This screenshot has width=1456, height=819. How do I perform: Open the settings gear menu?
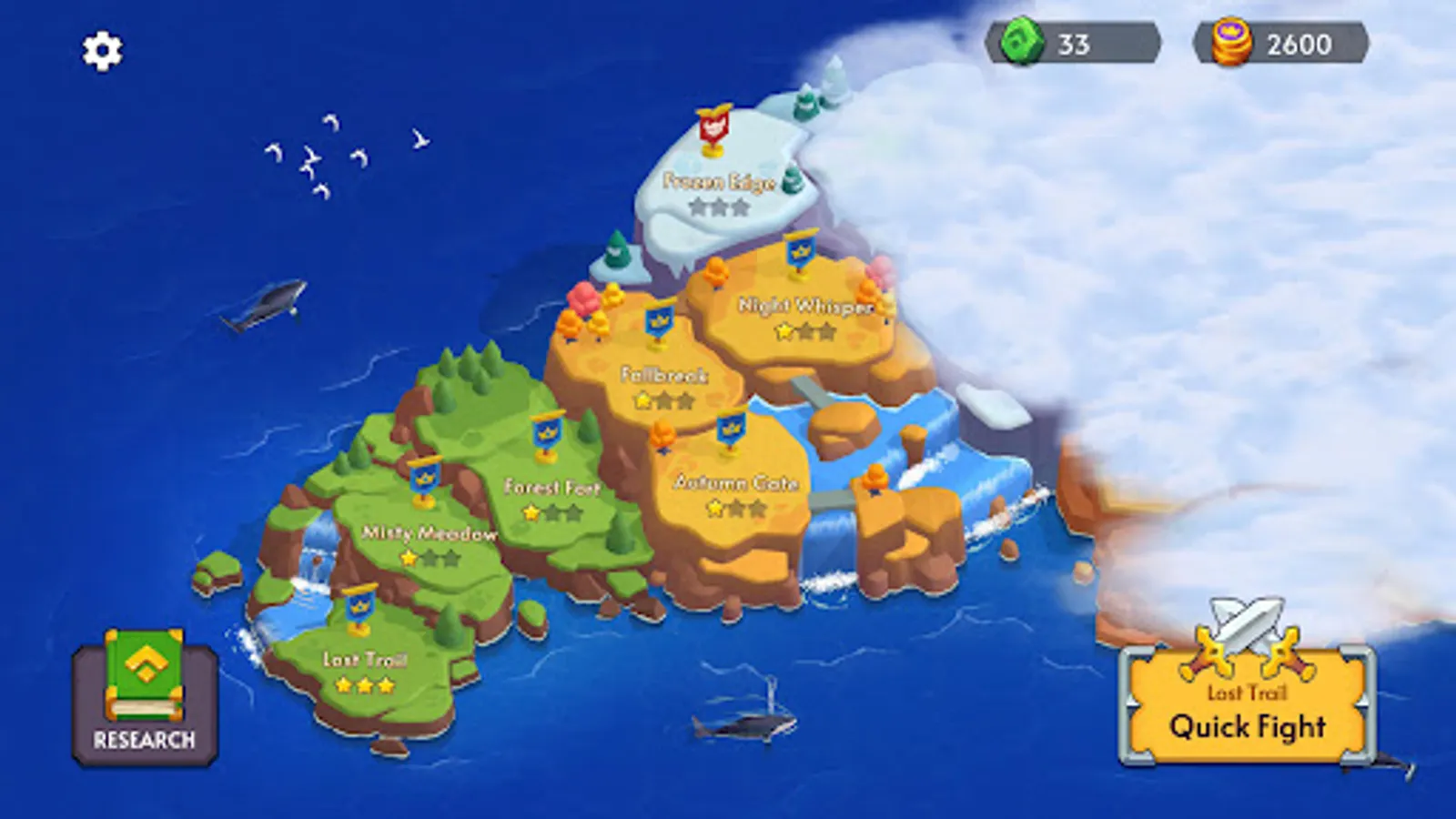pos(100,52)
